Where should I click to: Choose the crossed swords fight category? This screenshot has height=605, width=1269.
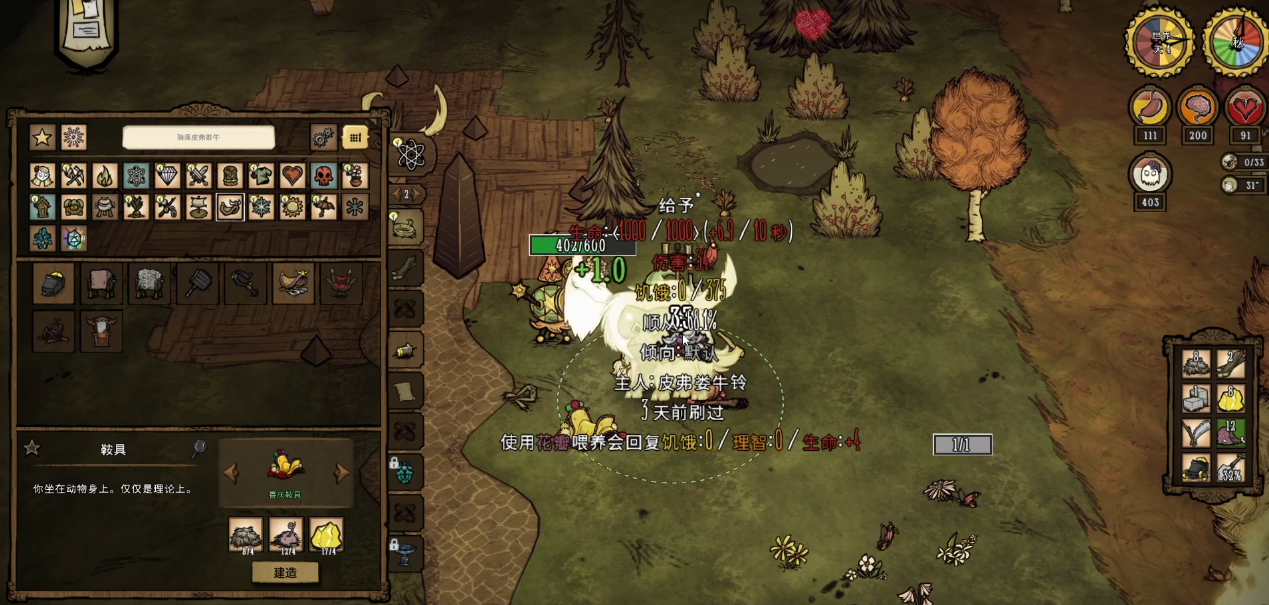(x=198, y=177)
